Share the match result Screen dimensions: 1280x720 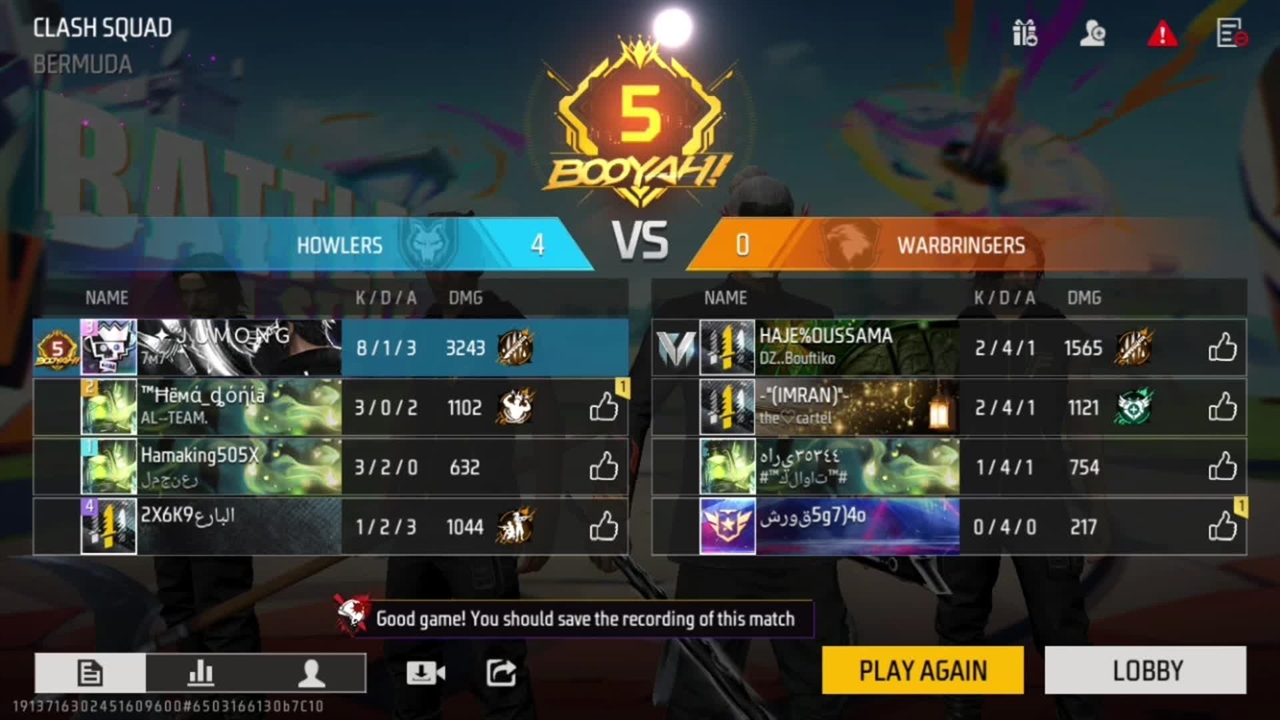501,673
